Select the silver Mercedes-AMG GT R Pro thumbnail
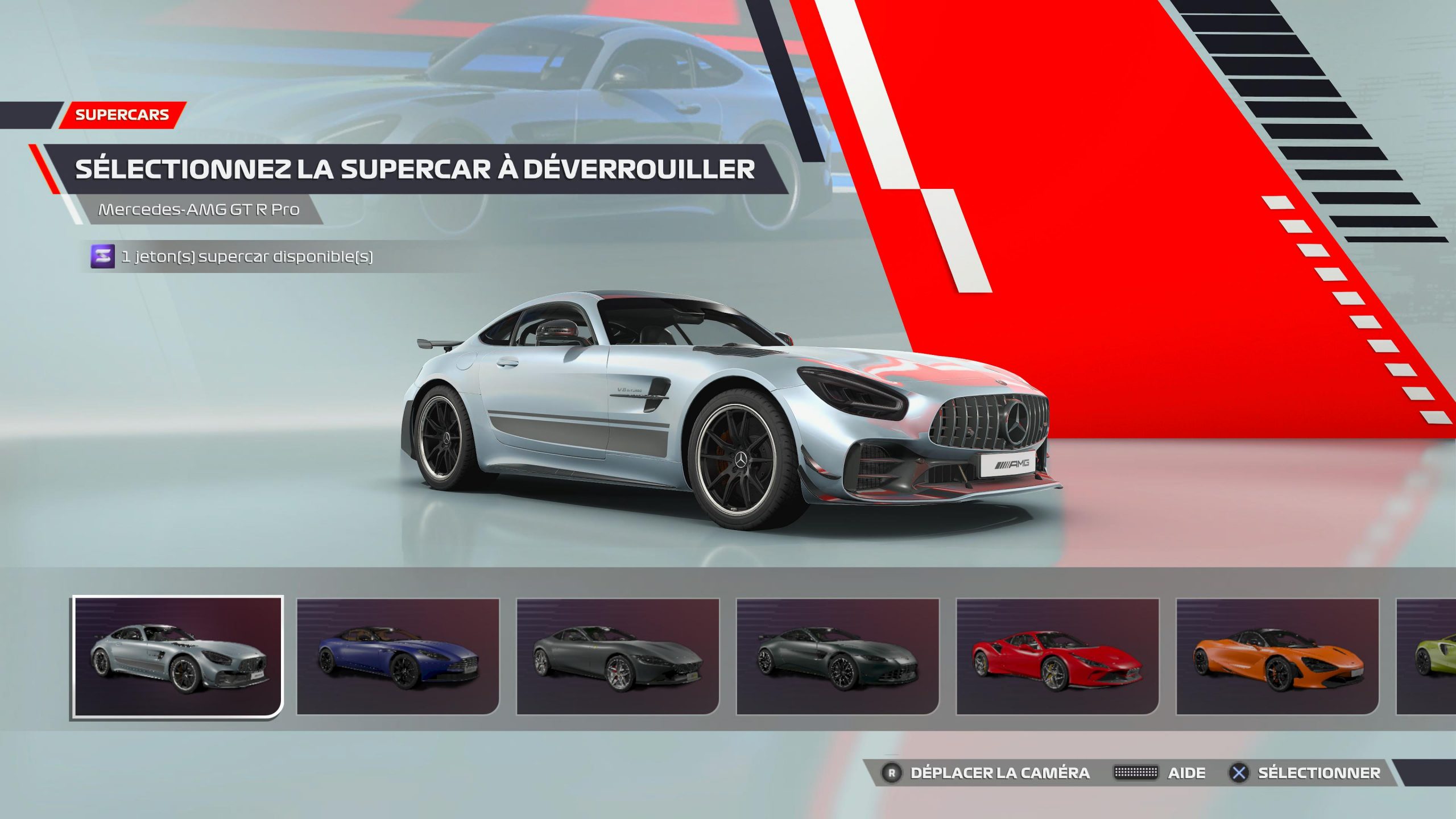Screen dimensions: 1456x819 pos(177,657)
